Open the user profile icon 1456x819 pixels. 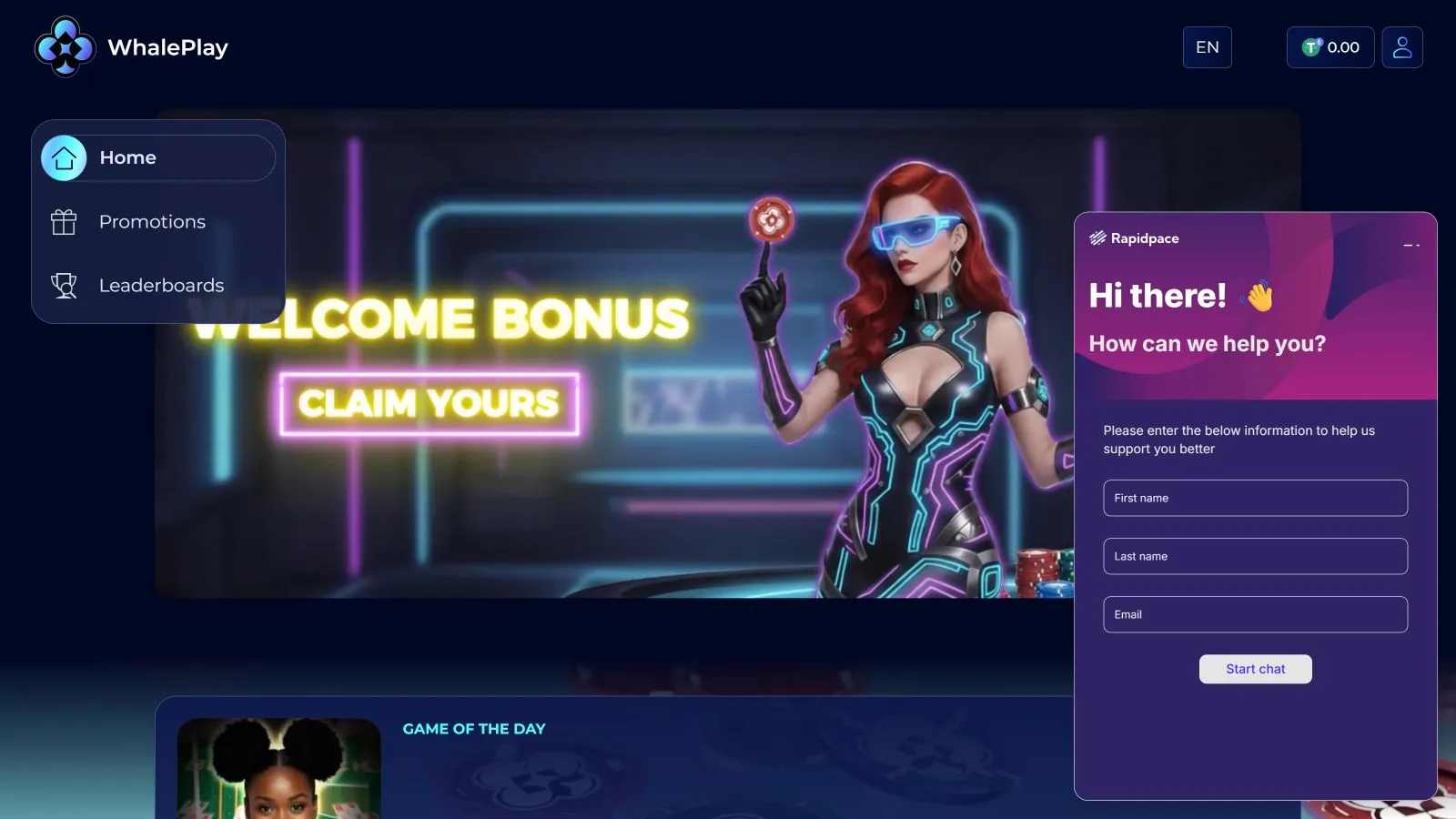(x=1401, y=47)
